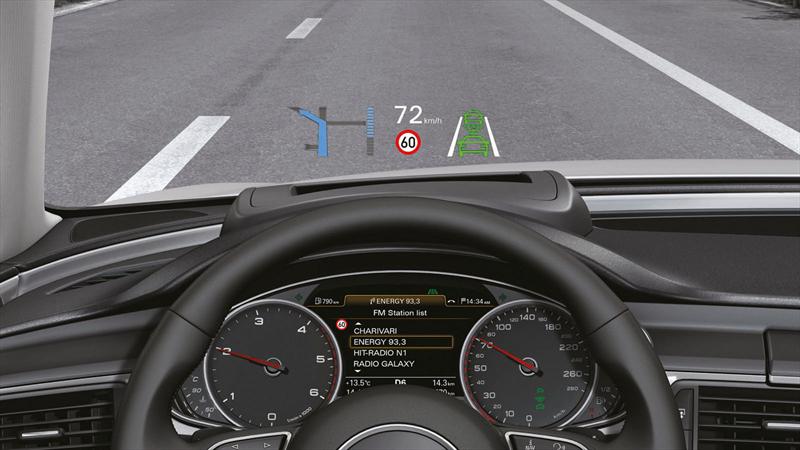
Task: Tune to HIT-RADIO N1
Action: pyautogui.click(x=378, y=353)
